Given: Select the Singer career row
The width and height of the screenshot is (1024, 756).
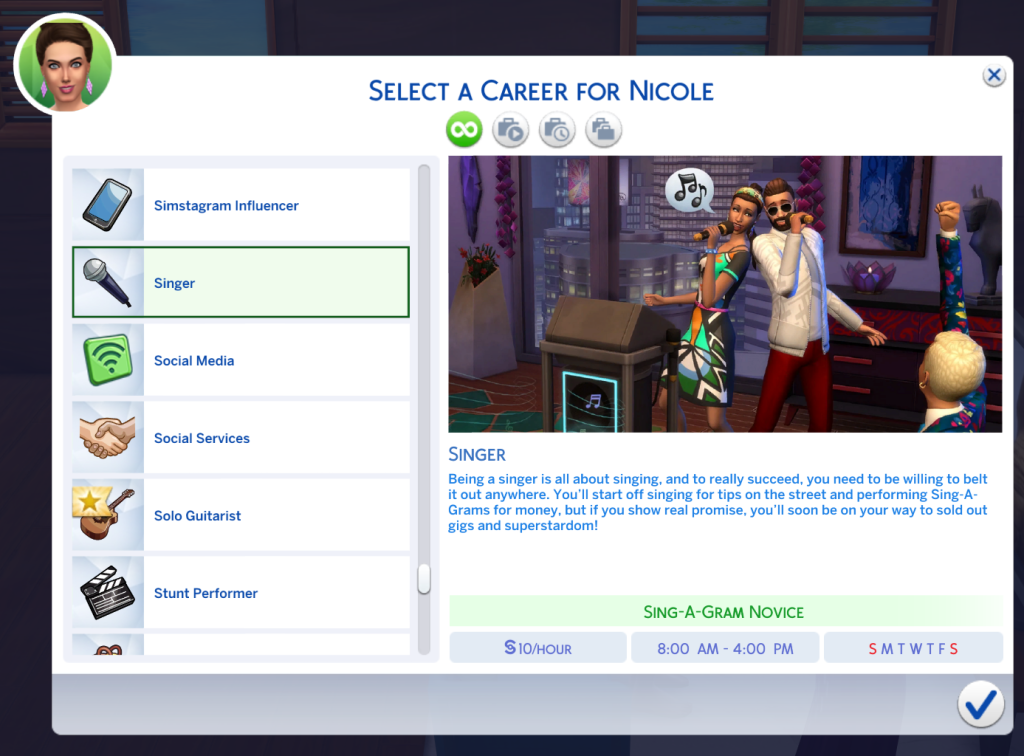Looking at the screenshot, I should [240, 283].
